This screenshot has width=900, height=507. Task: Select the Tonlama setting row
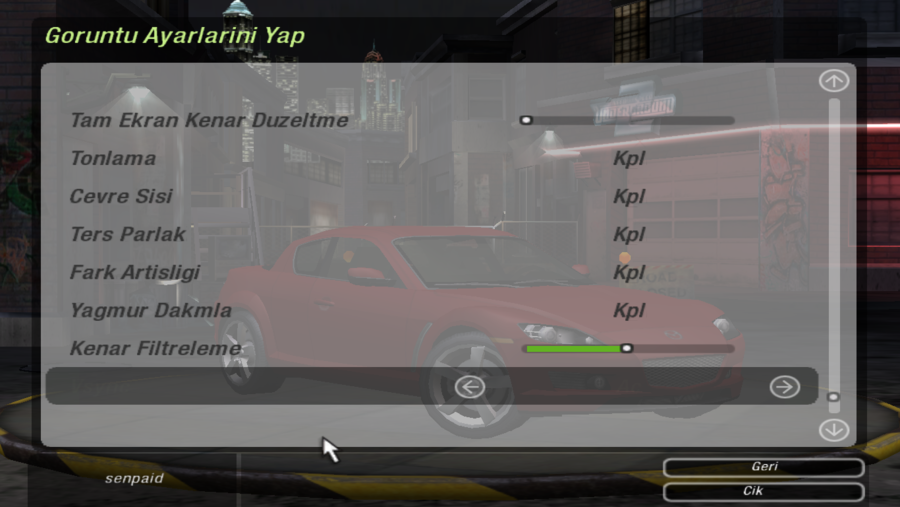113,159
